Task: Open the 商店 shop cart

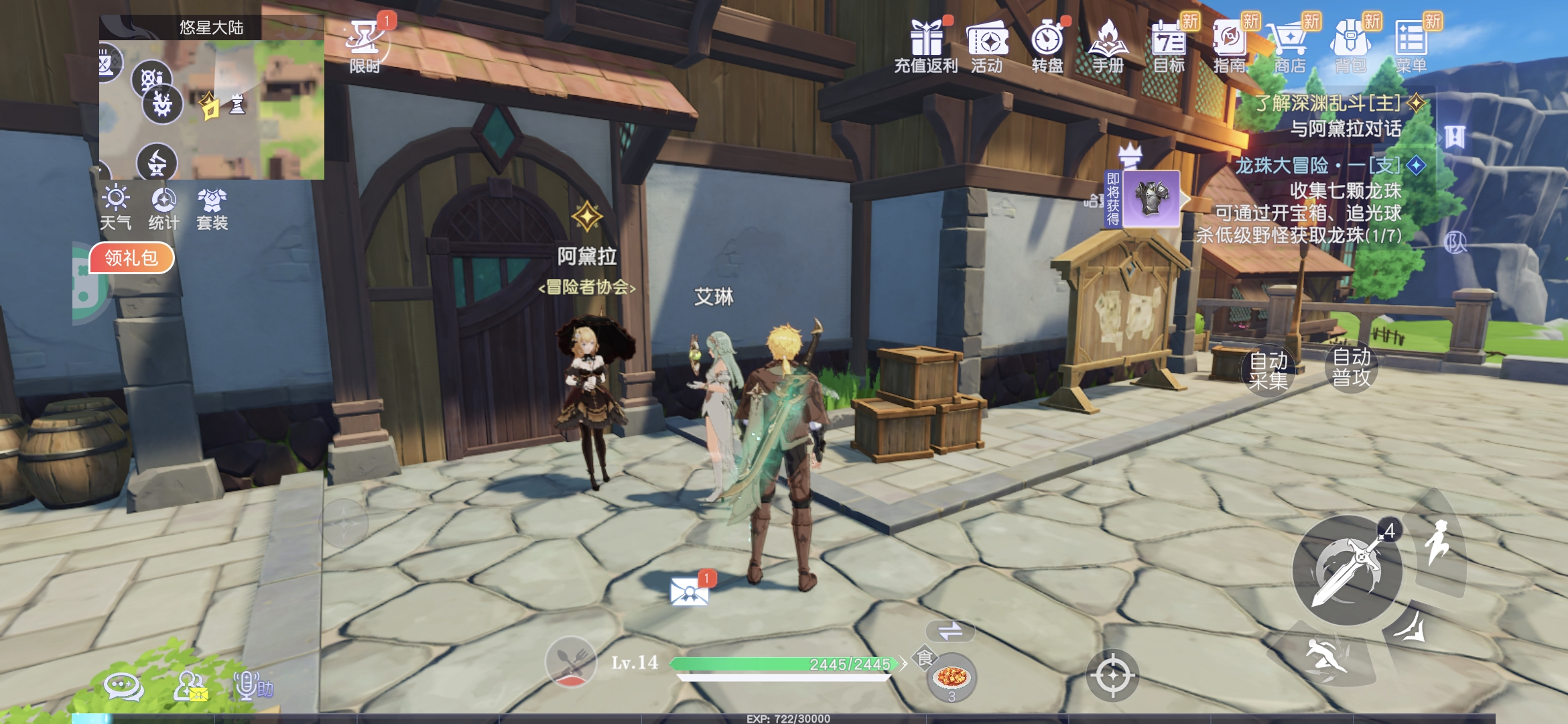Action: point(1290,44)
